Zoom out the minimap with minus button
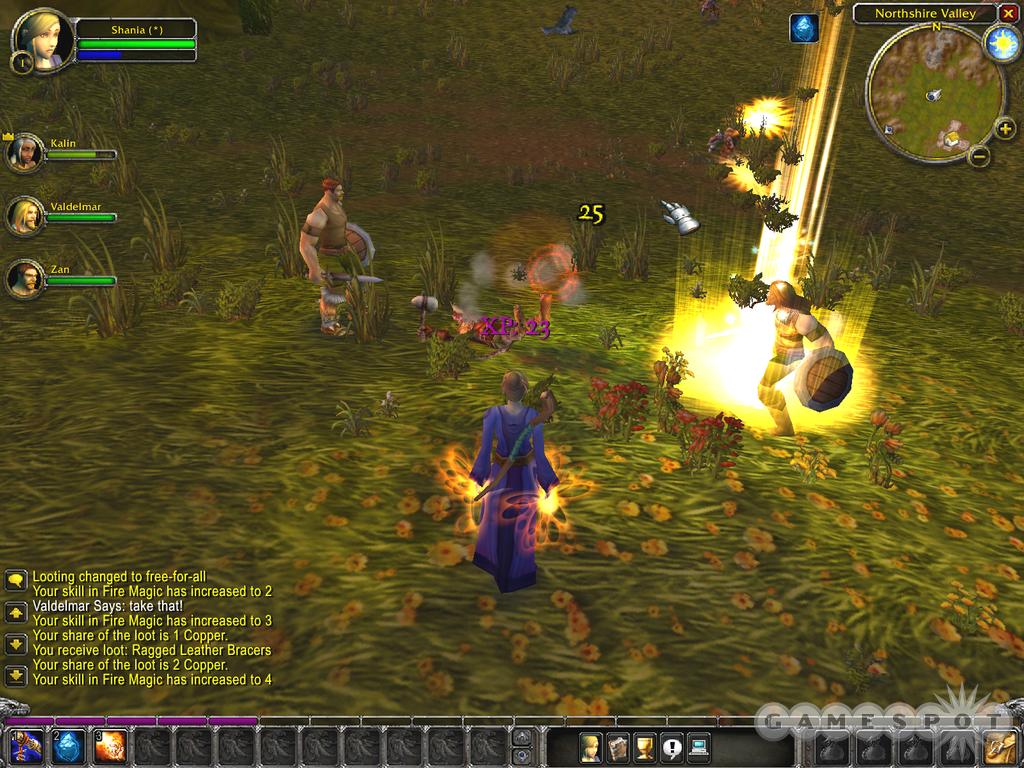The width and height of the screenshot is (1024, 768). point(980,156)
